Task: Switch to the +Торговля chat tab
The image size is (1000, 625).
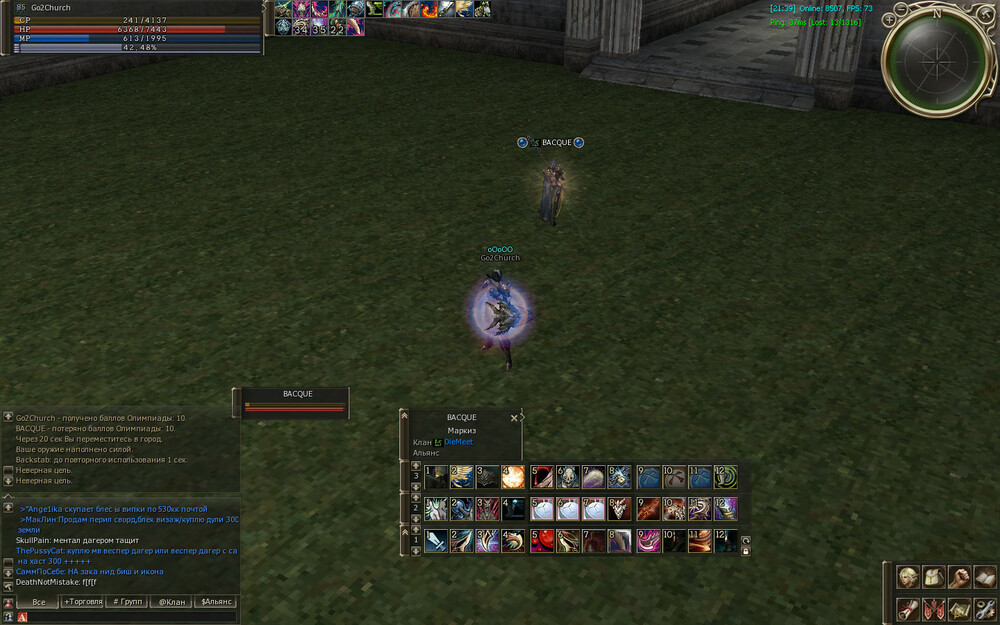Action: point(84,602)
